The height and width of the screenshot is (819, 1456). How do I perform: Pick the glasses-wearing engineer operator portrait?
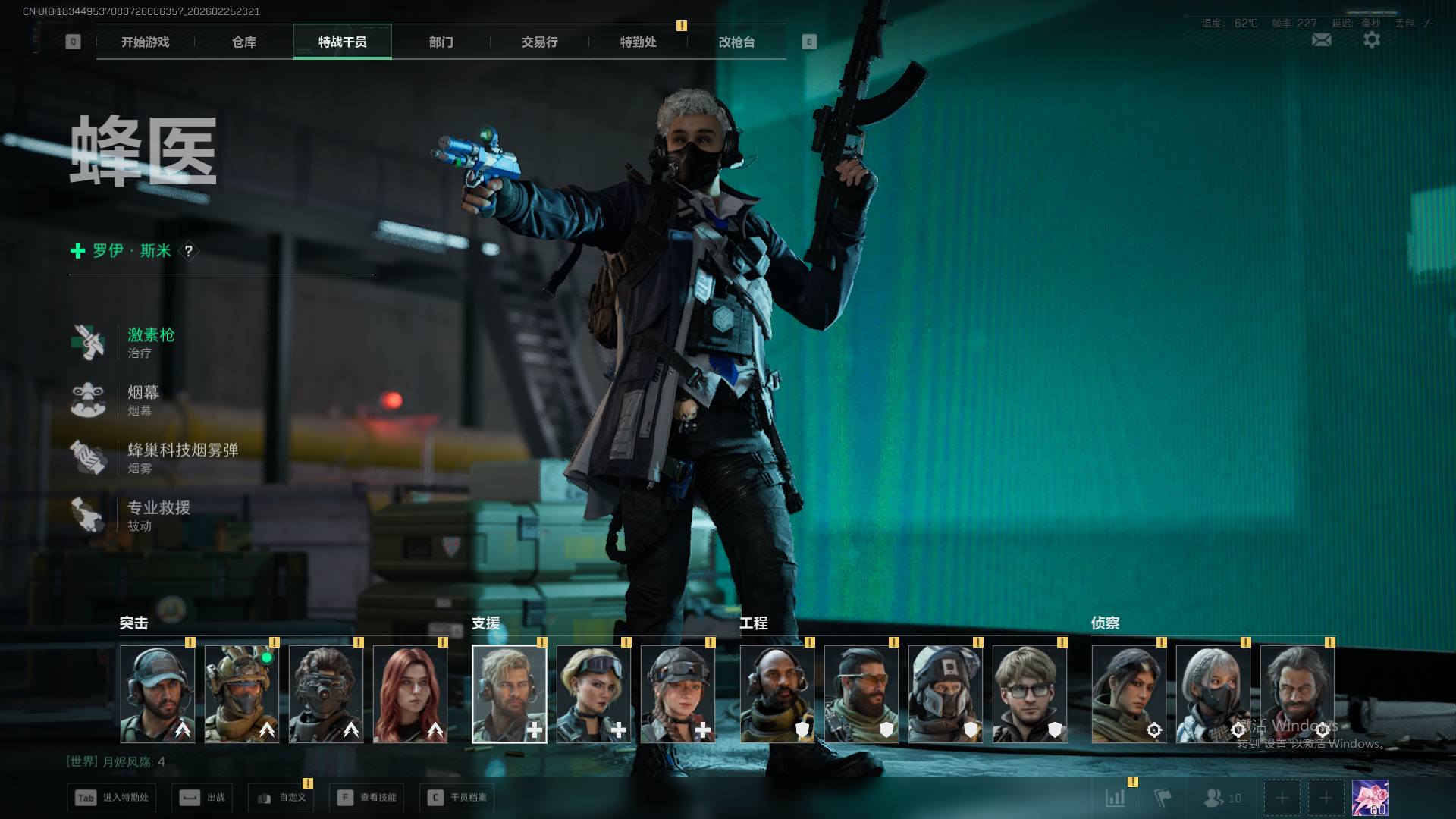pyautogui.click(x=1029, y=694)
